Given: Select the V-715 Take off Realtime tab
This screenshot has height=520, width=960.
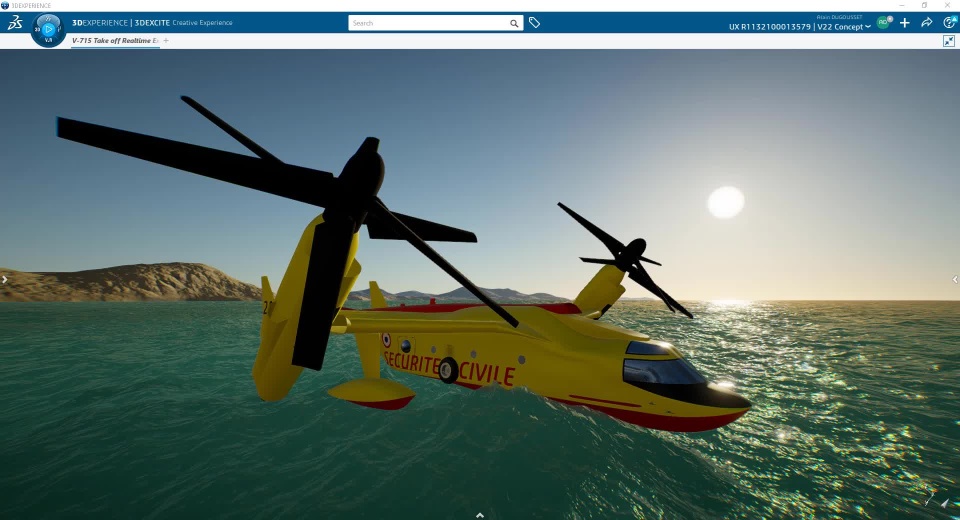Looking at the screenshot, I should point(115,41).
